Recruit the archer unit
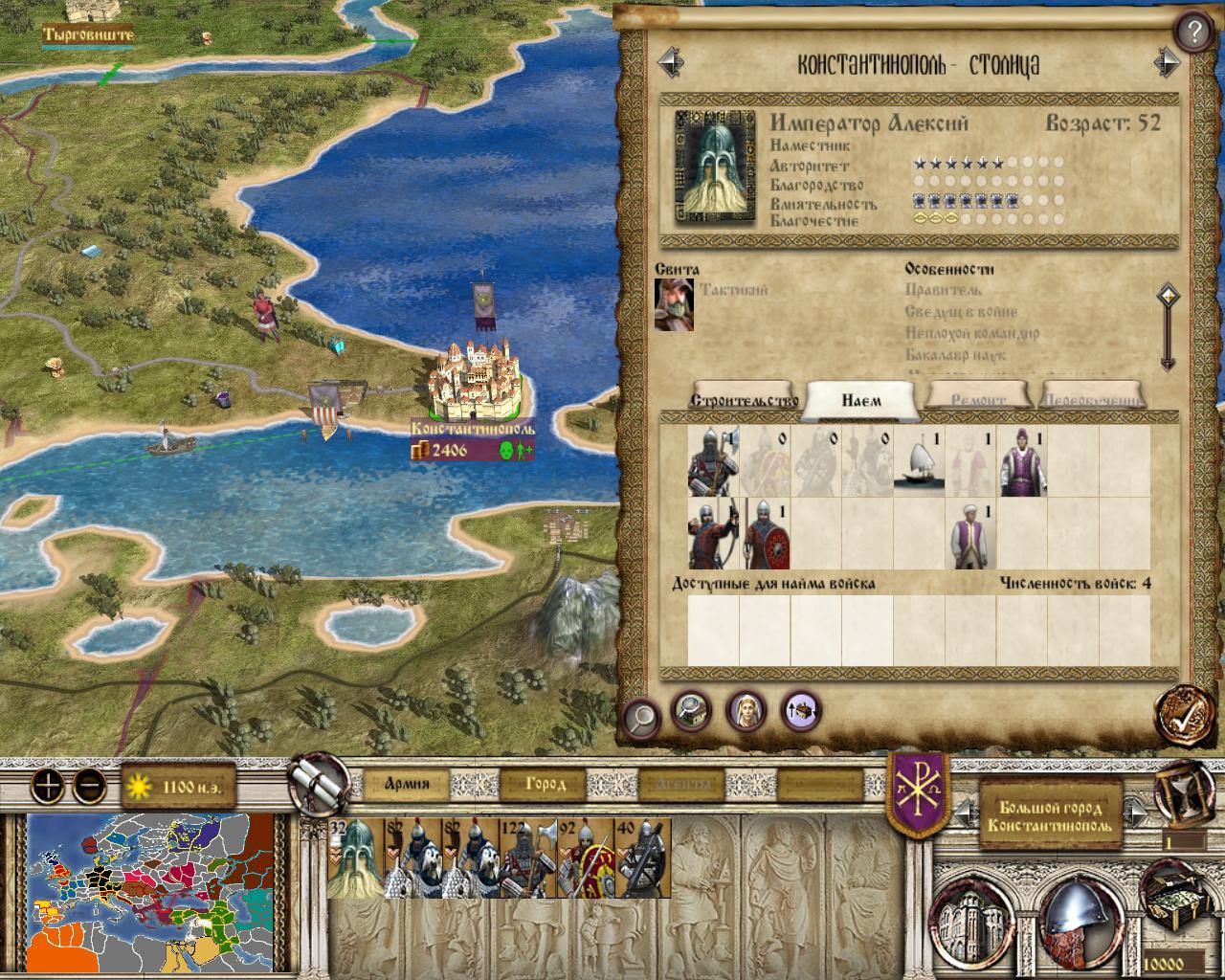The width and height of the screenshot is (1225, 980). pyautogui.click(x=713, y=533)
